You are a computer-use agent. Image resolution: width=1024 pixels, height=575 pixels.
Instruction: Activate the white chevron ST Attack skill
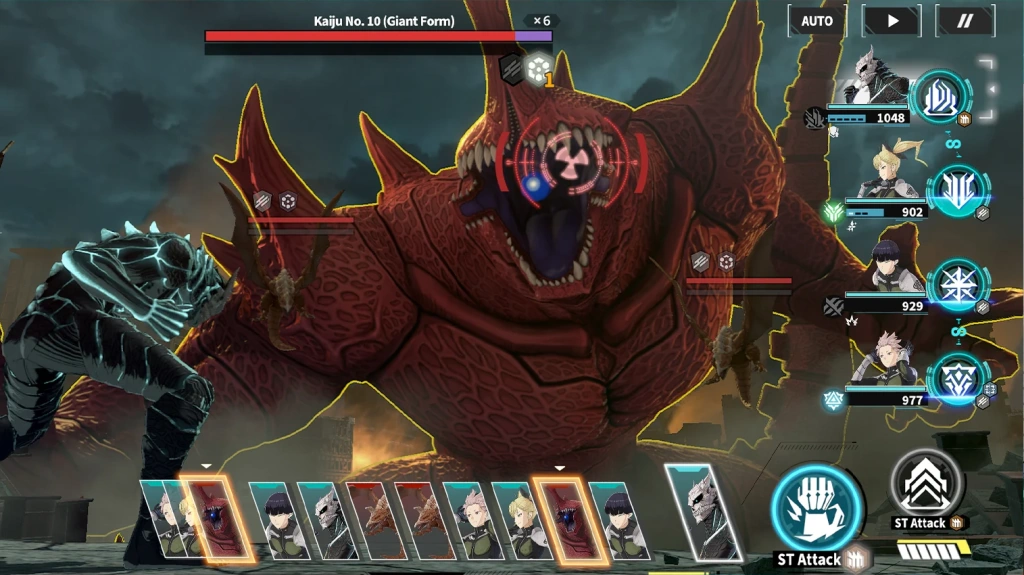coord(926,484)
